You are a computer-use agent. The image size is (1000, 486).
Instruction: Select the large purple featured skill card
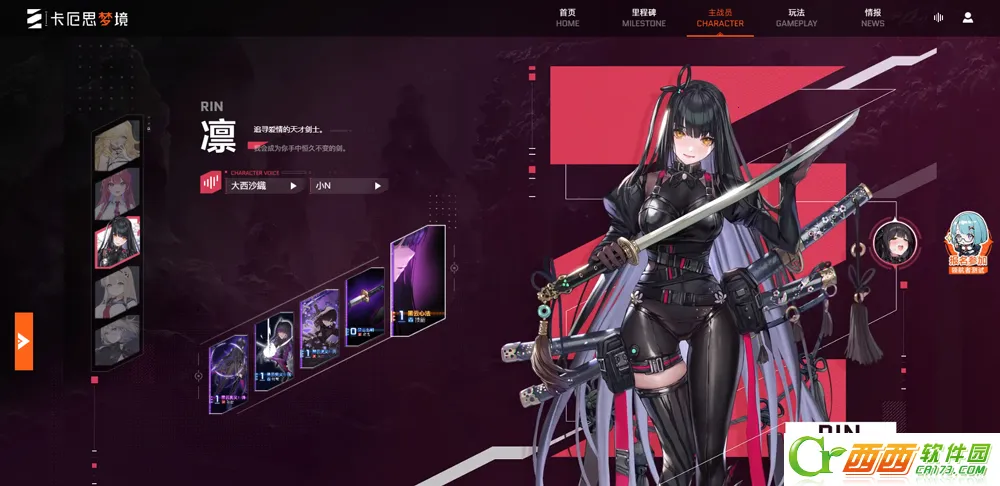pyautogui.click(x=417, y=282)
